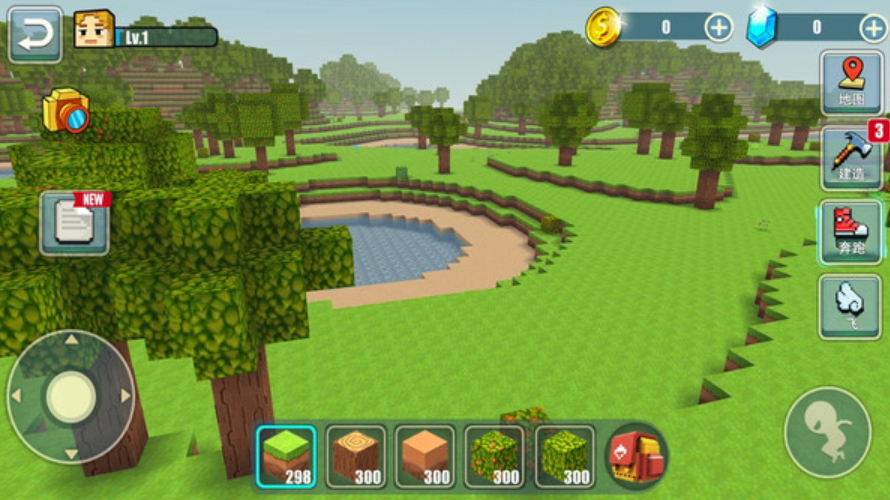
Task: Select the grass block hotbar slot
Action: tap(286, 457)
